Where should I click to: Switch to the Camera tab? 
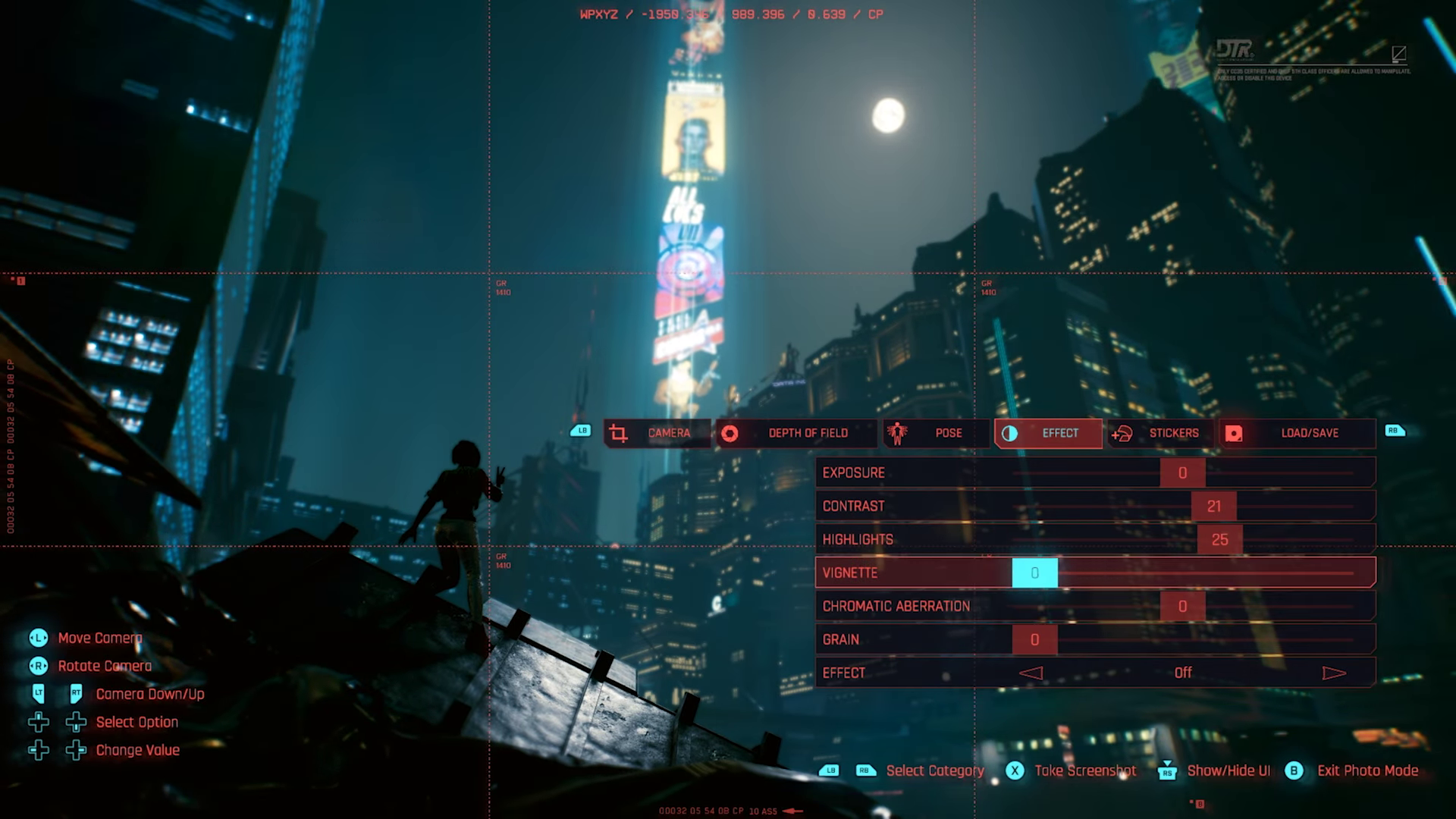[x=657, y=433]
